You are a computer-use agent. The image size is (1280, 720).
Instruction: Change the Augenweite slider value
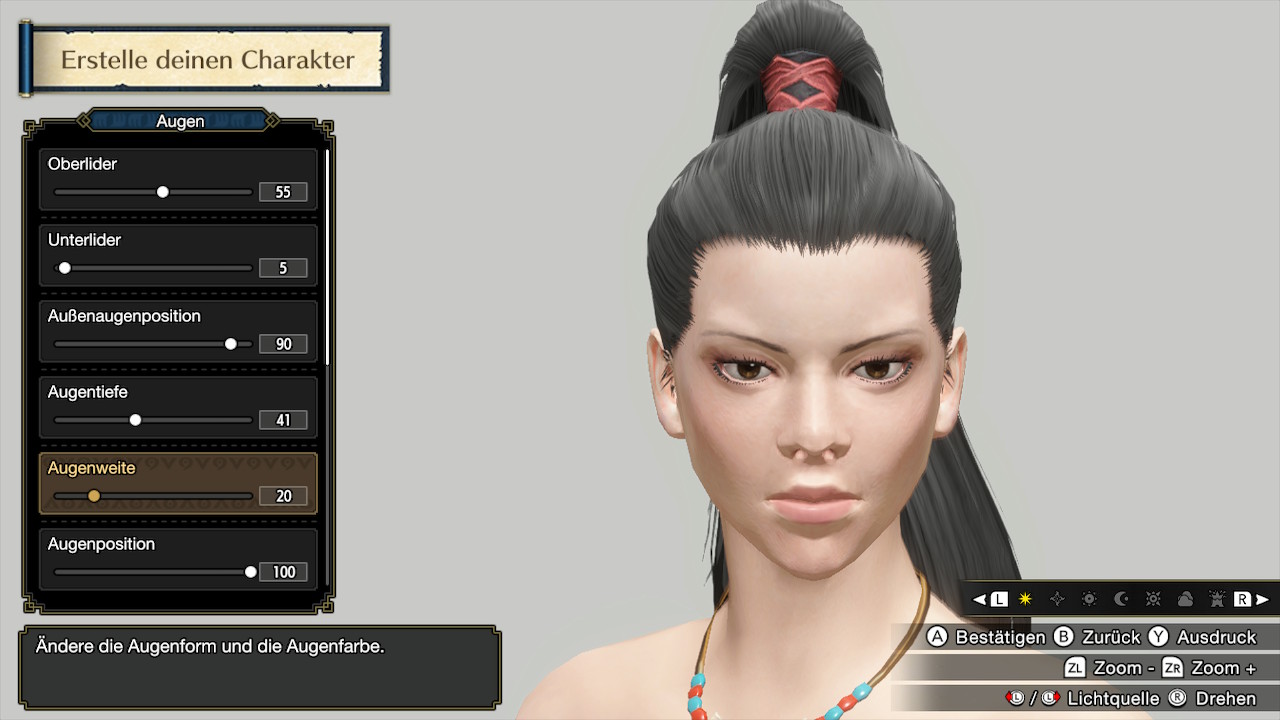[94, 496]
